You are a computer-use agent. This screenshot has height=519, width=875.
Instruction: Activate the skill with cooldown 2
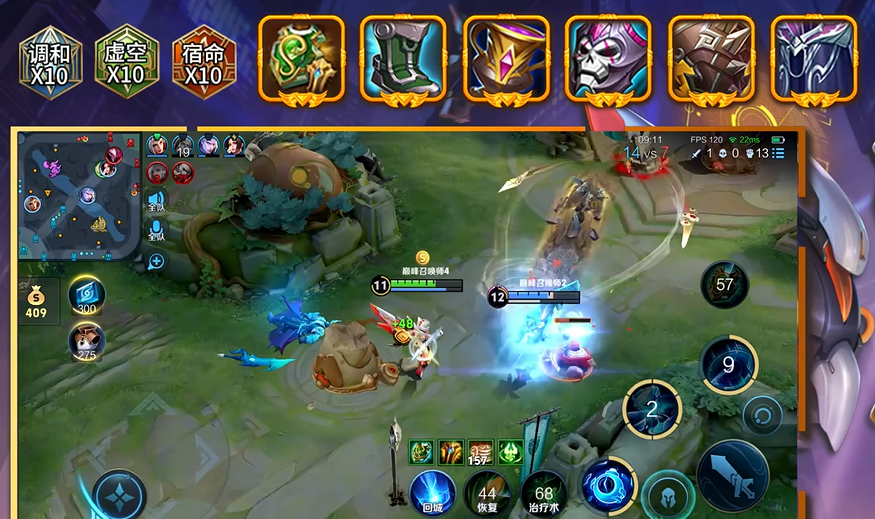652,408
